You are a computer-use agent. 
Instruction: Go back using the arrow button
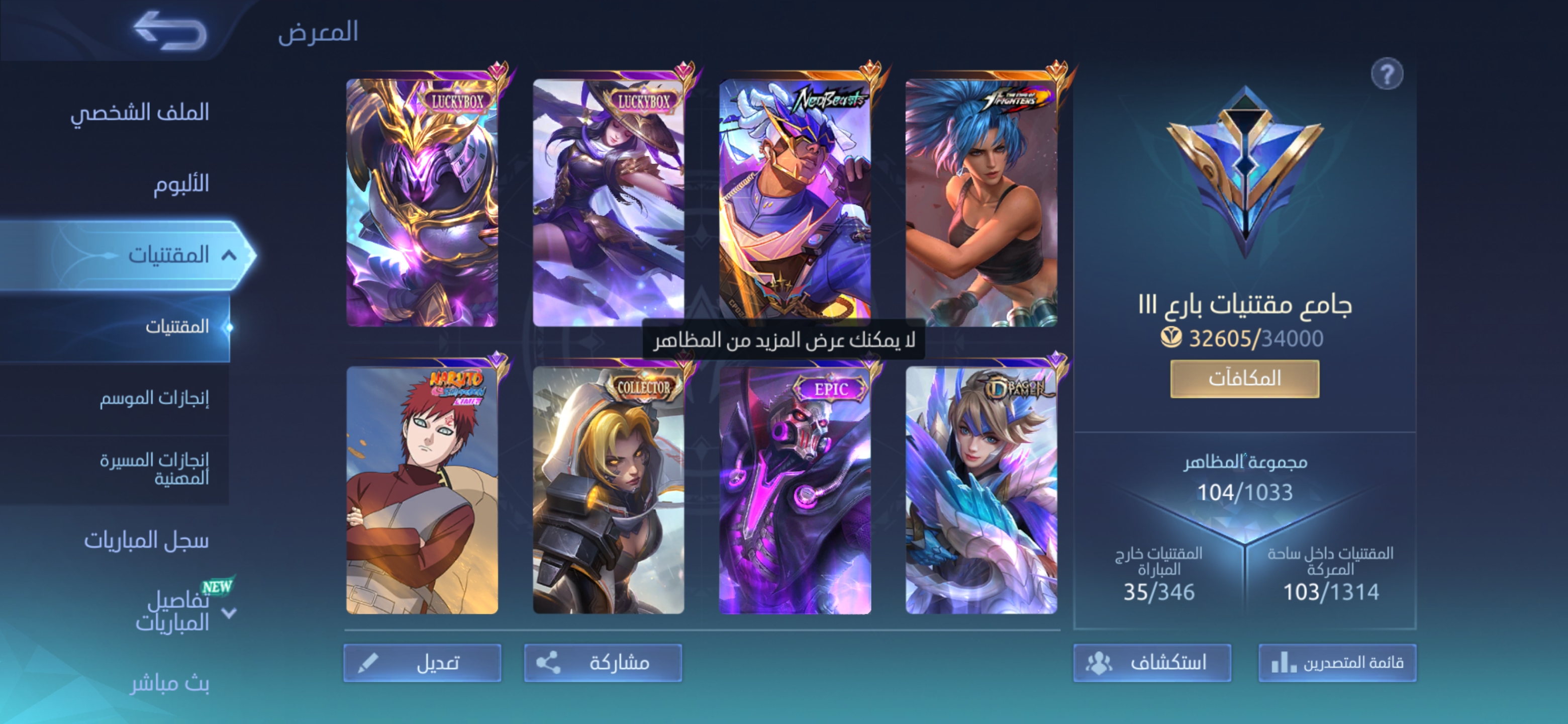click(170, 31)
